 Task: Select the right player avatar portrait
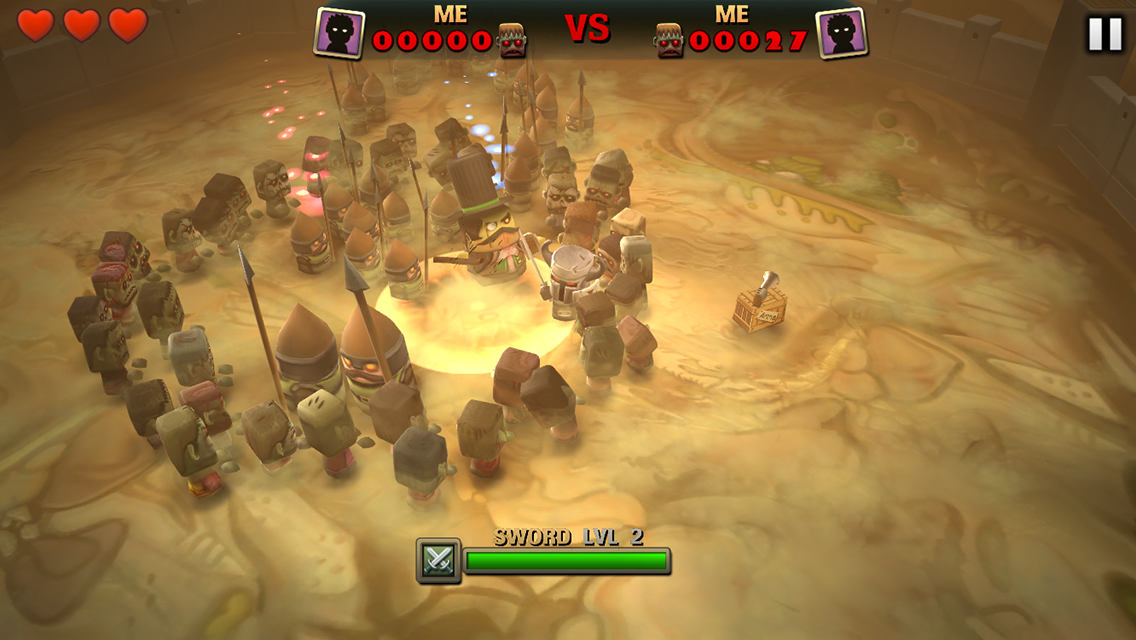coord(841,32)
